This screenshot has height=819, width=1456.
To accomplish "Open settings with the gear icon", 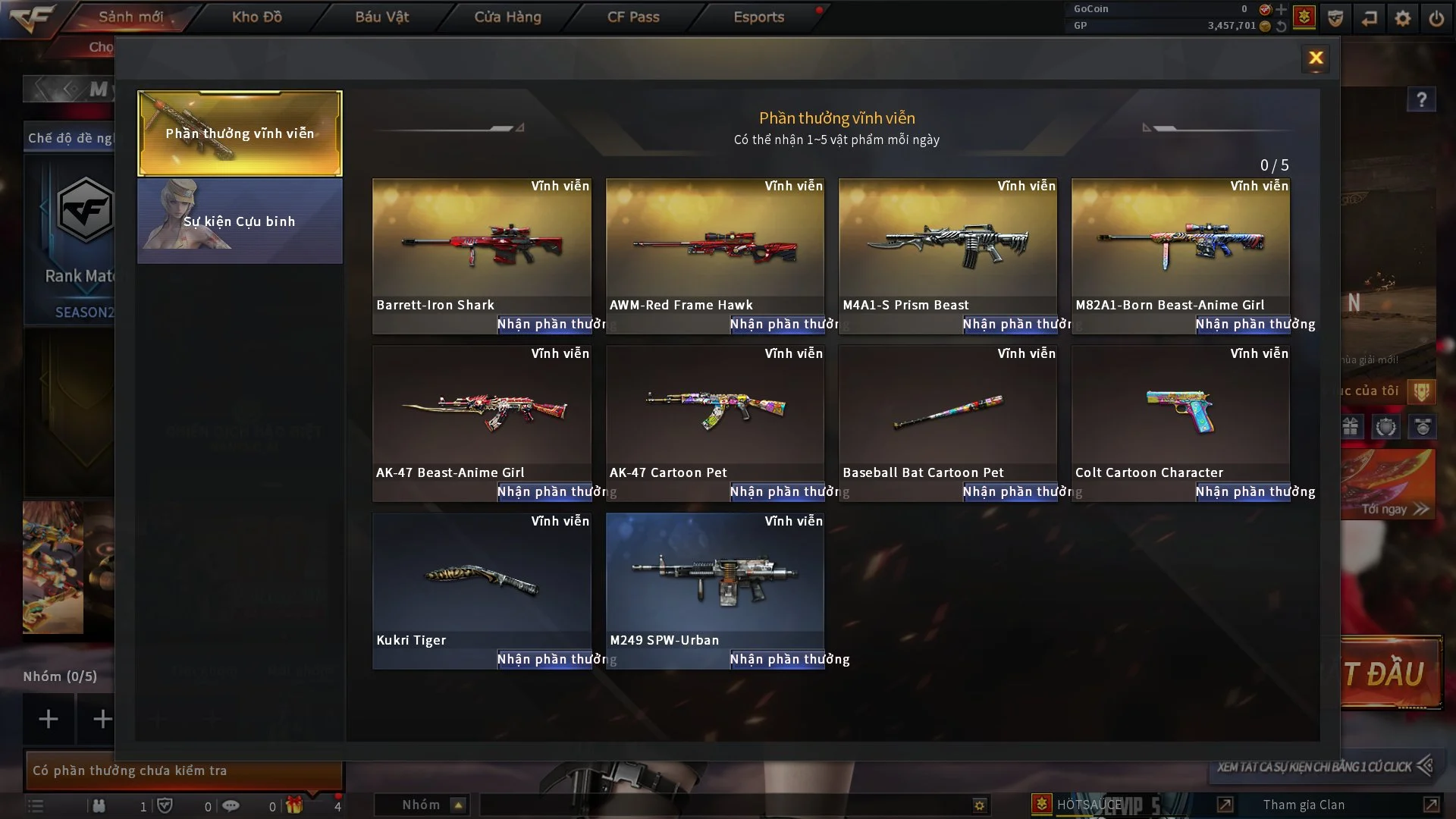I will click(1403, 17).
